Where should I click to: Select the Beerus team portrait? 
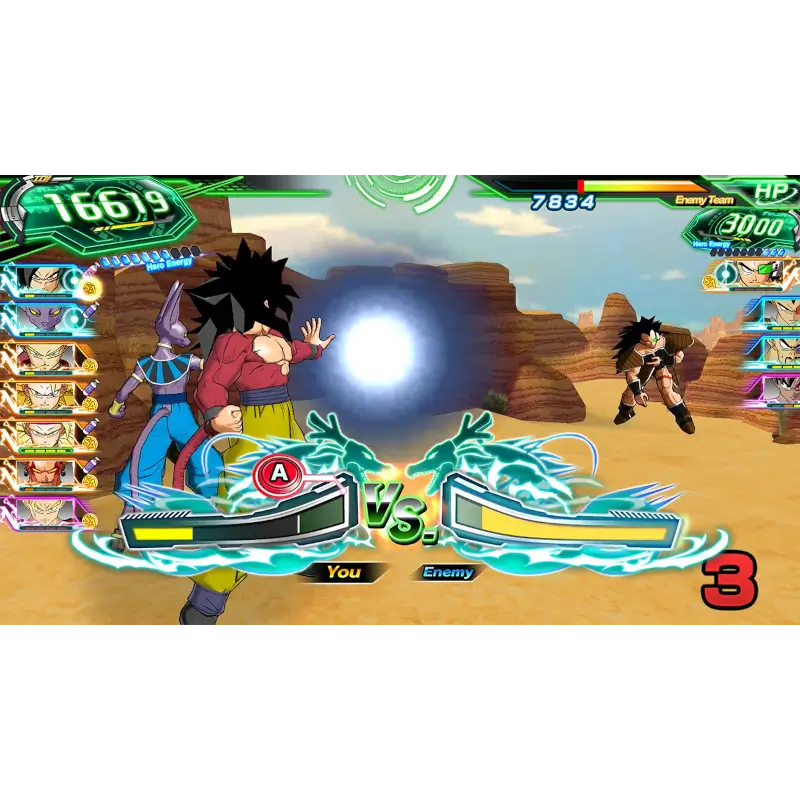point(45,319)
